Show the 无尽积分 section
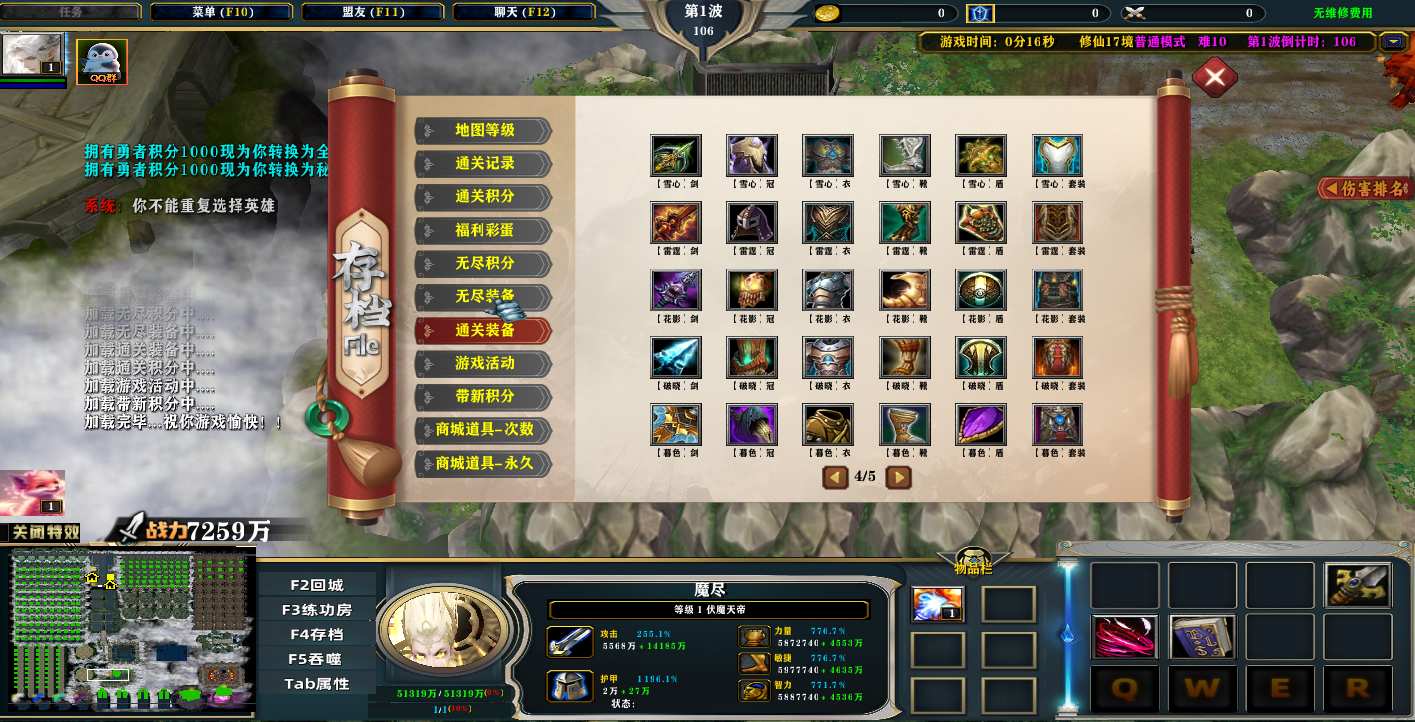This screenshot has height=722, width=1415. [x=484, y=263]
